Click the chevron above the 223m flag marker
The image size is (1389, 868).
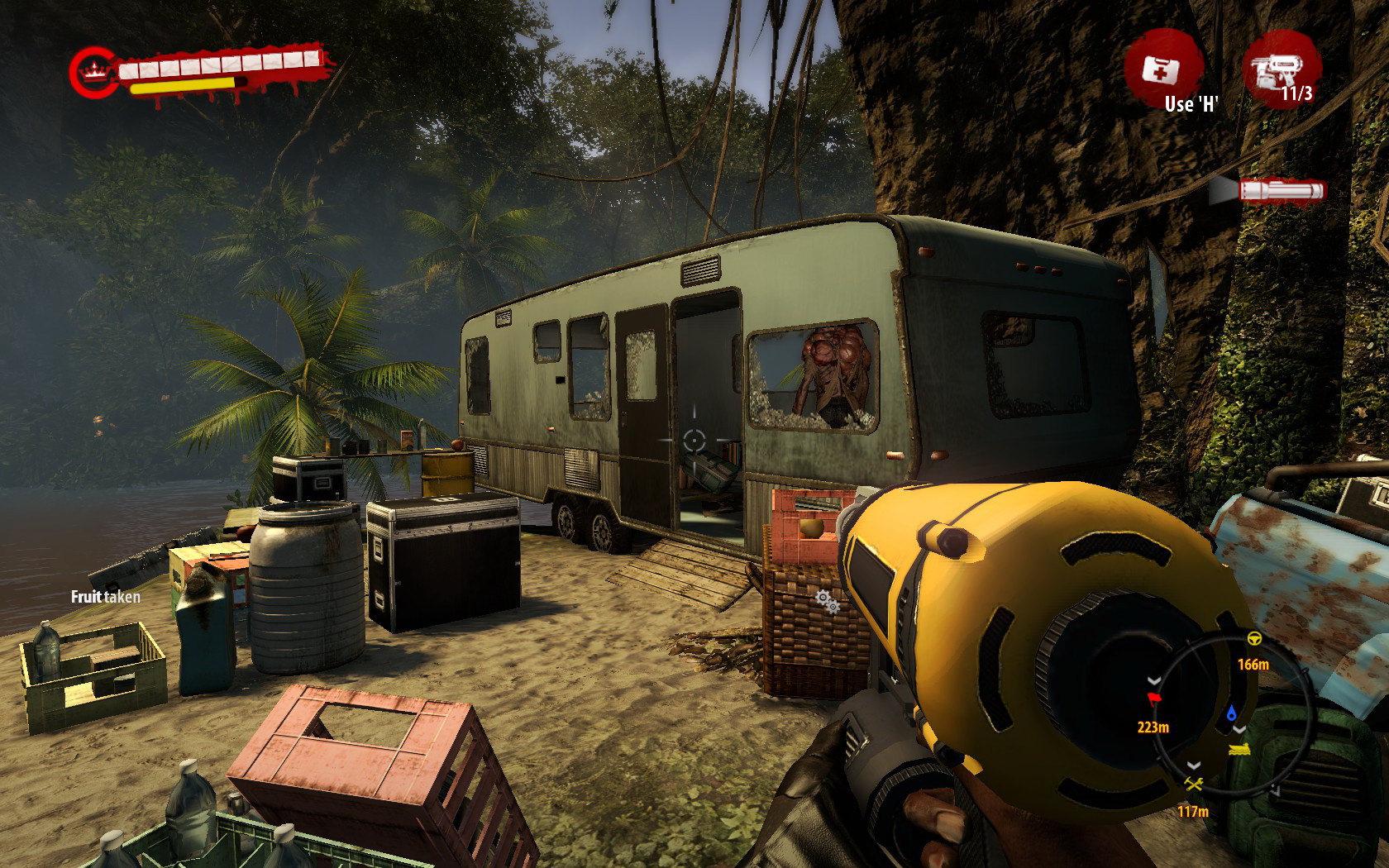1153,680
